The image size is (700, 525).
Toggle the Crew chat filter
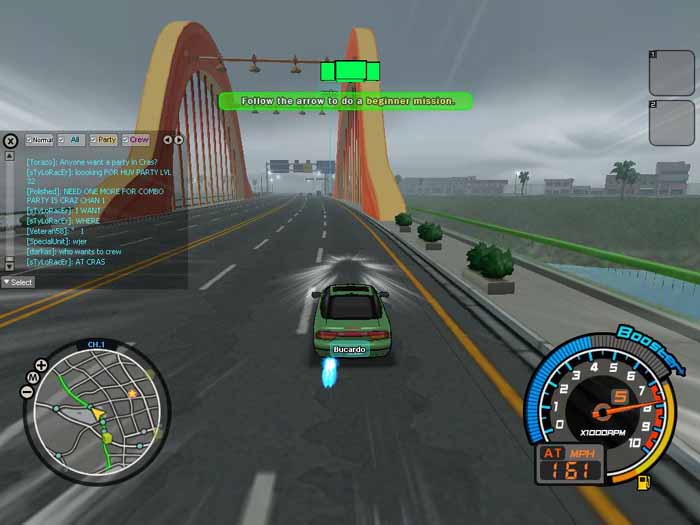coord(137,140)
